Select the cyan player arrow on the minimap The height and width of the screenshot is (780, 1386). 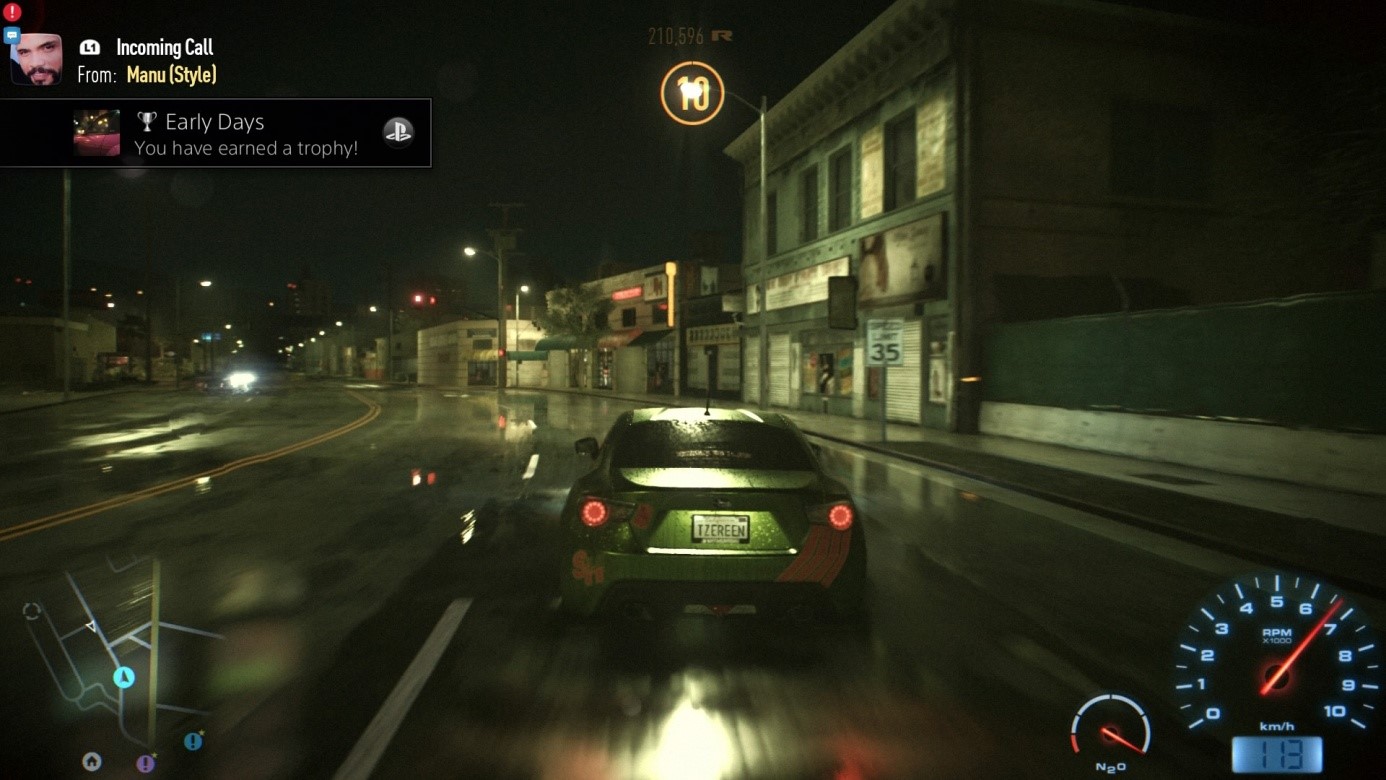pyautogui.click(x=124, y=677)
